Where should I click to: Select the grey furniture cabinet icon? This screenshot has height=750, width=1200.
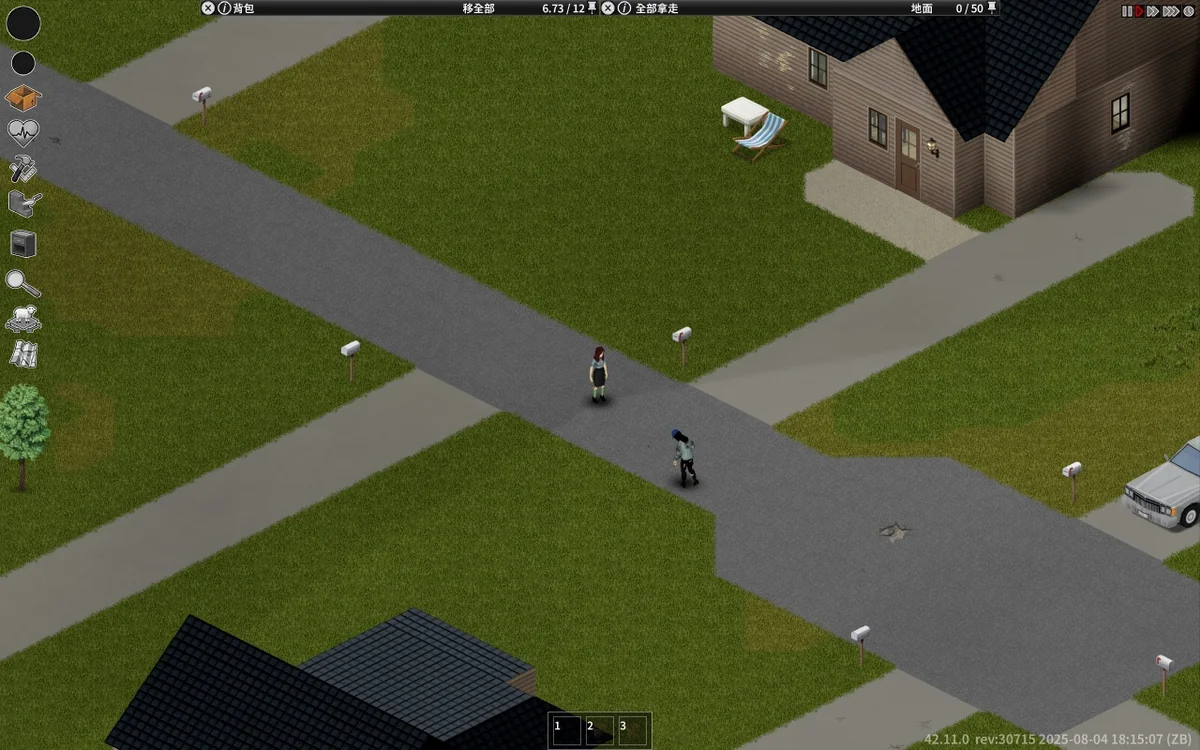23,243
